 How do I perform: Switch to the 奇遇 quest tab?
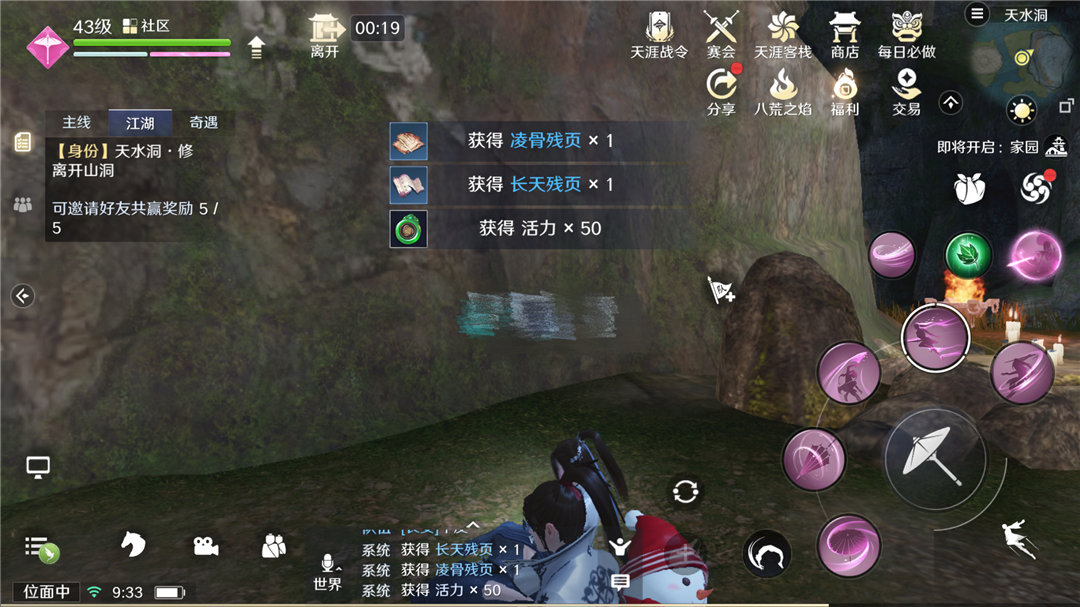[x=203, y=123]
